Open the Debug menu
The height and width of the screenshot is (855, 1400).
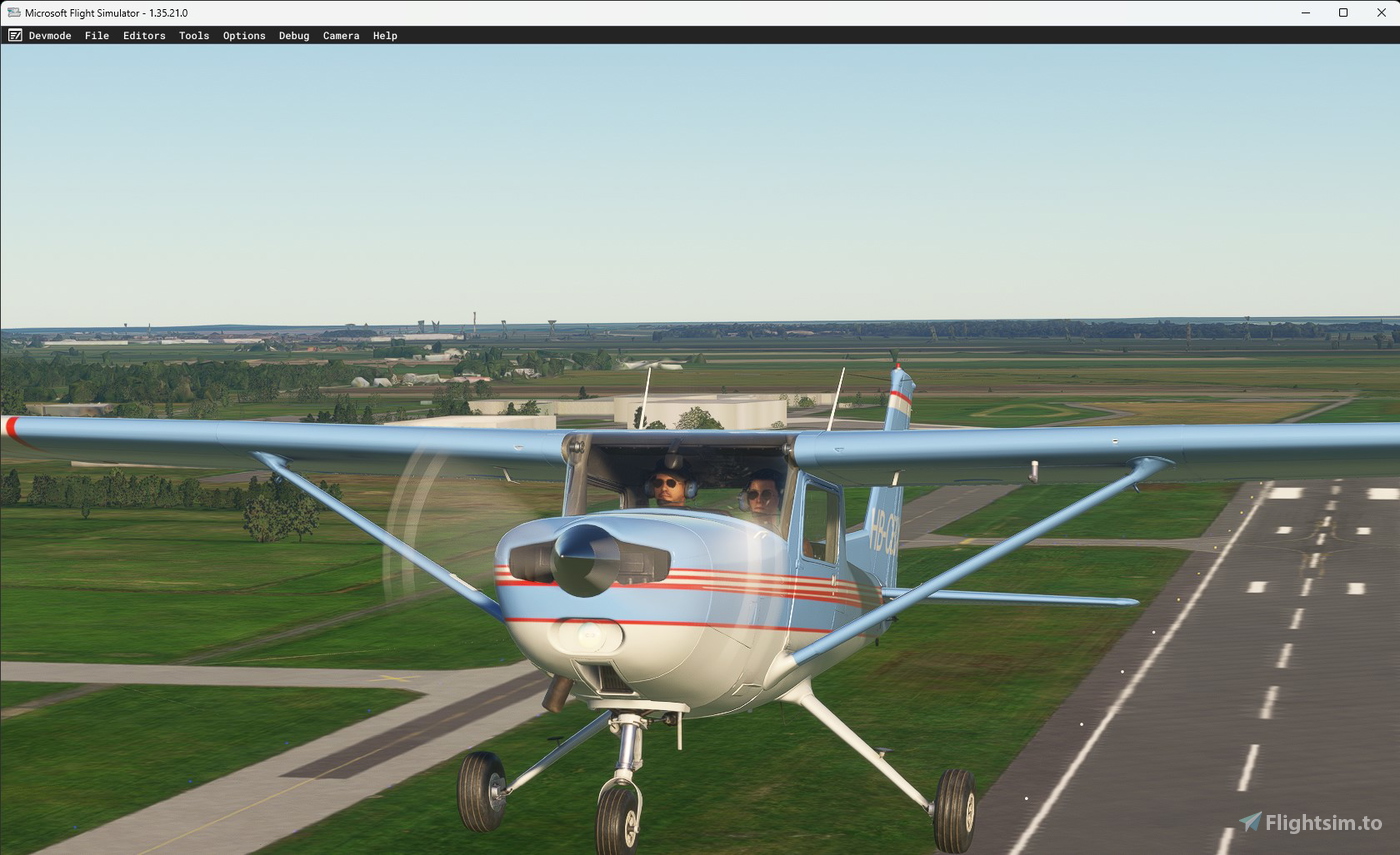(x=293, y=35)
